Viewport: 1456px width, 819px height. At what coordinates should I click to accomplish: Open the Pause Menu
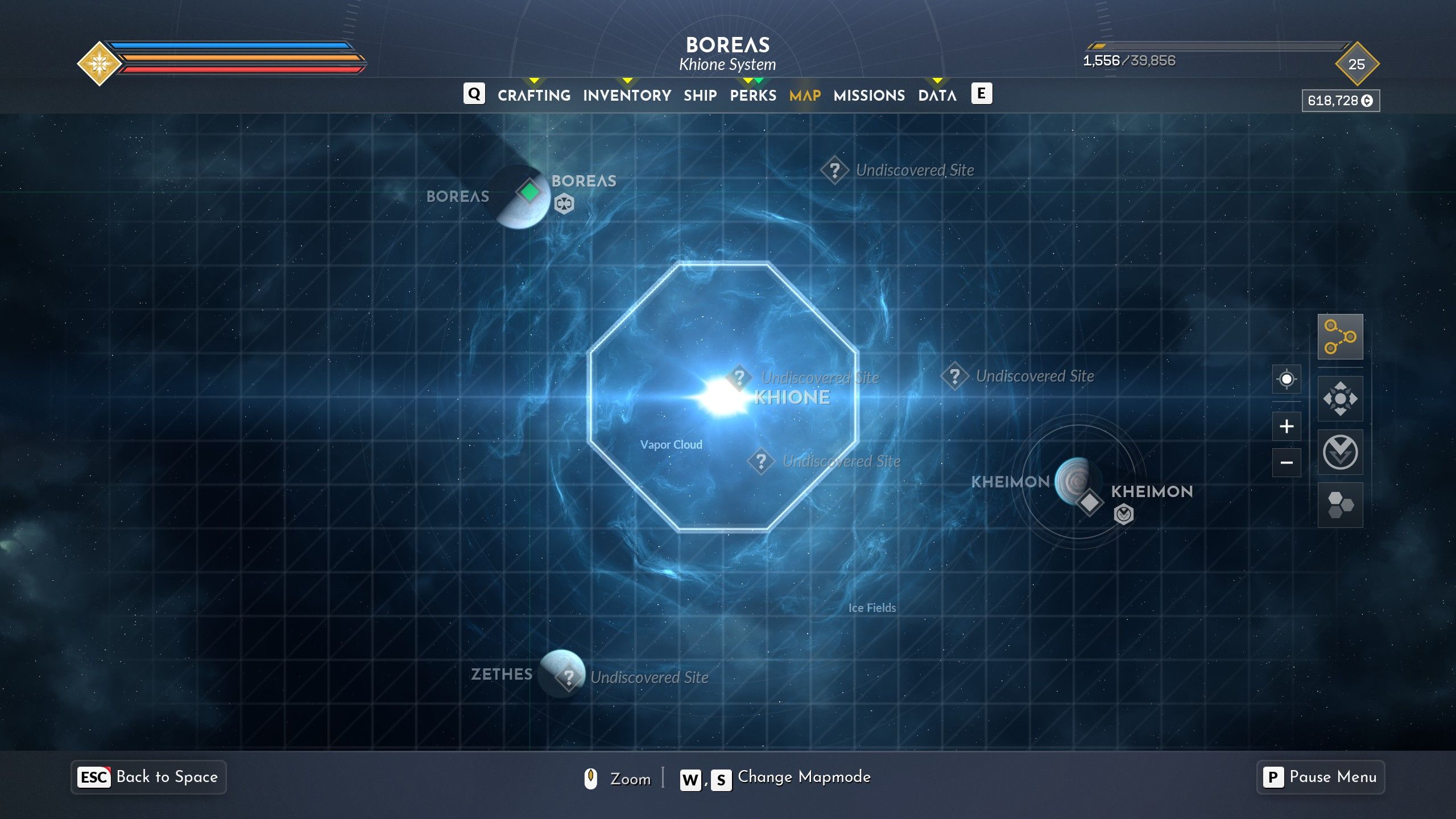[x=1320, y=777]
